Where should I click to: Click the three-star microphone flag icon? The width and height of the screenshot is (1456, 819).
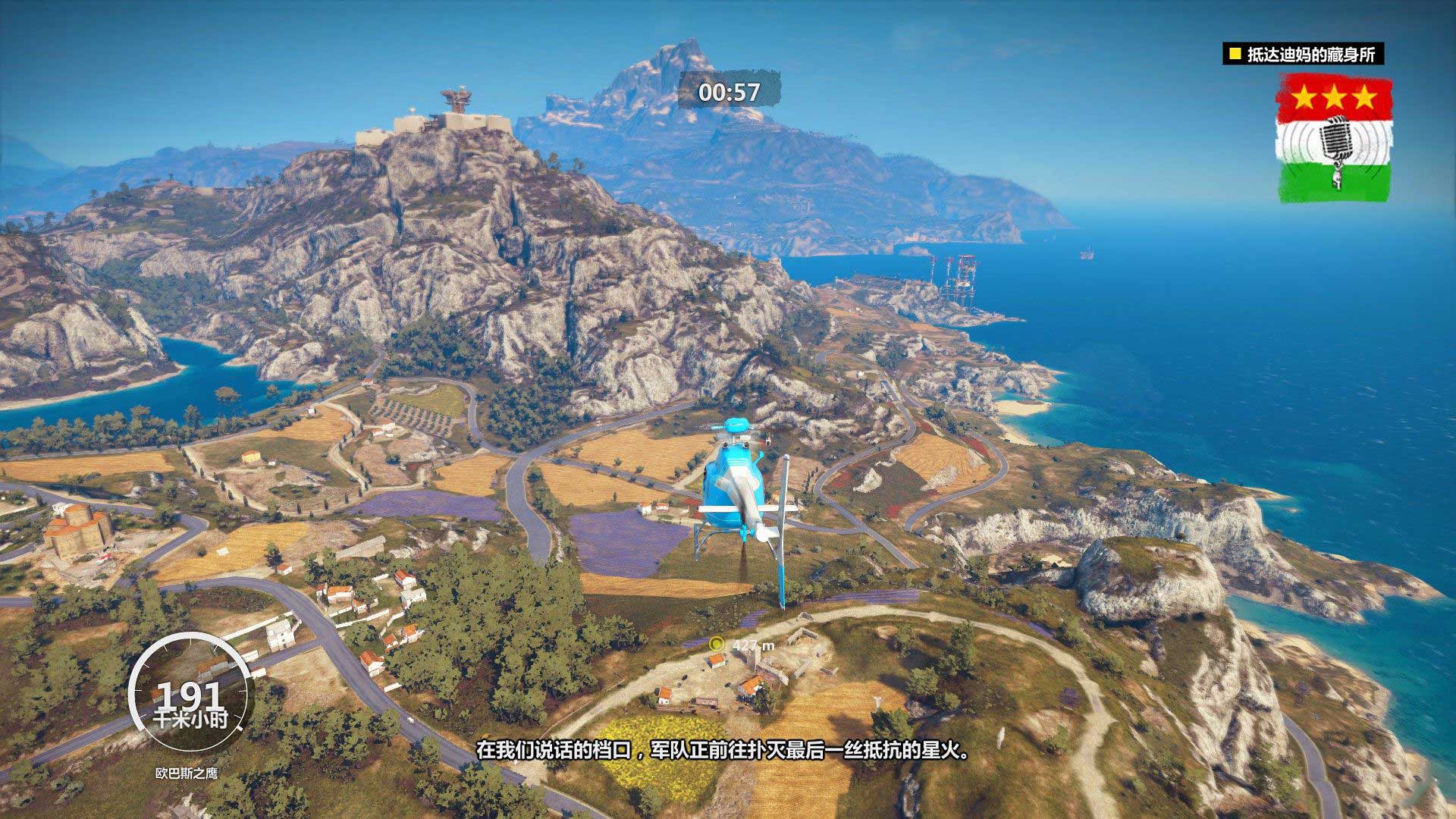click(x=1335, y=142)
